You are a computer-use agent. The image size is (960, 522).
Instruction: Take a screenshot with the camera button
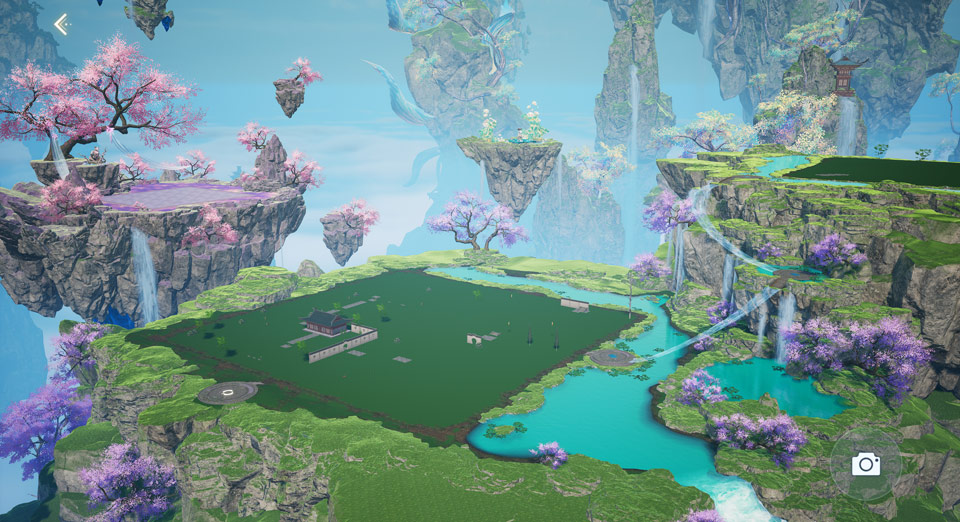pos(865,464)
